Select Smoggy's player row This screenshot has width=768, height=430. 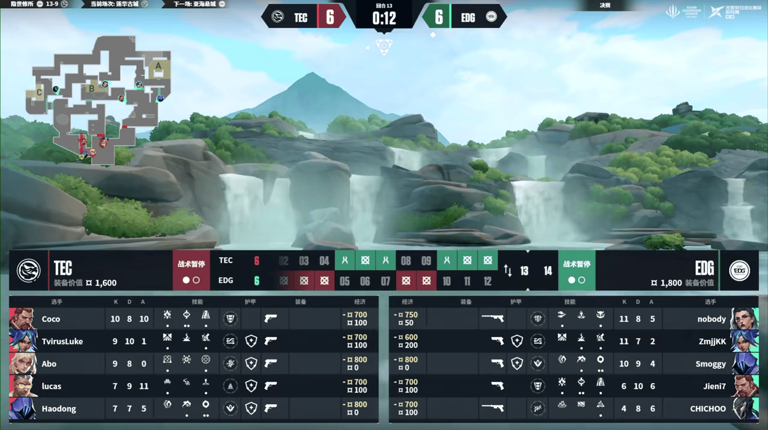[x=573, y=364]
